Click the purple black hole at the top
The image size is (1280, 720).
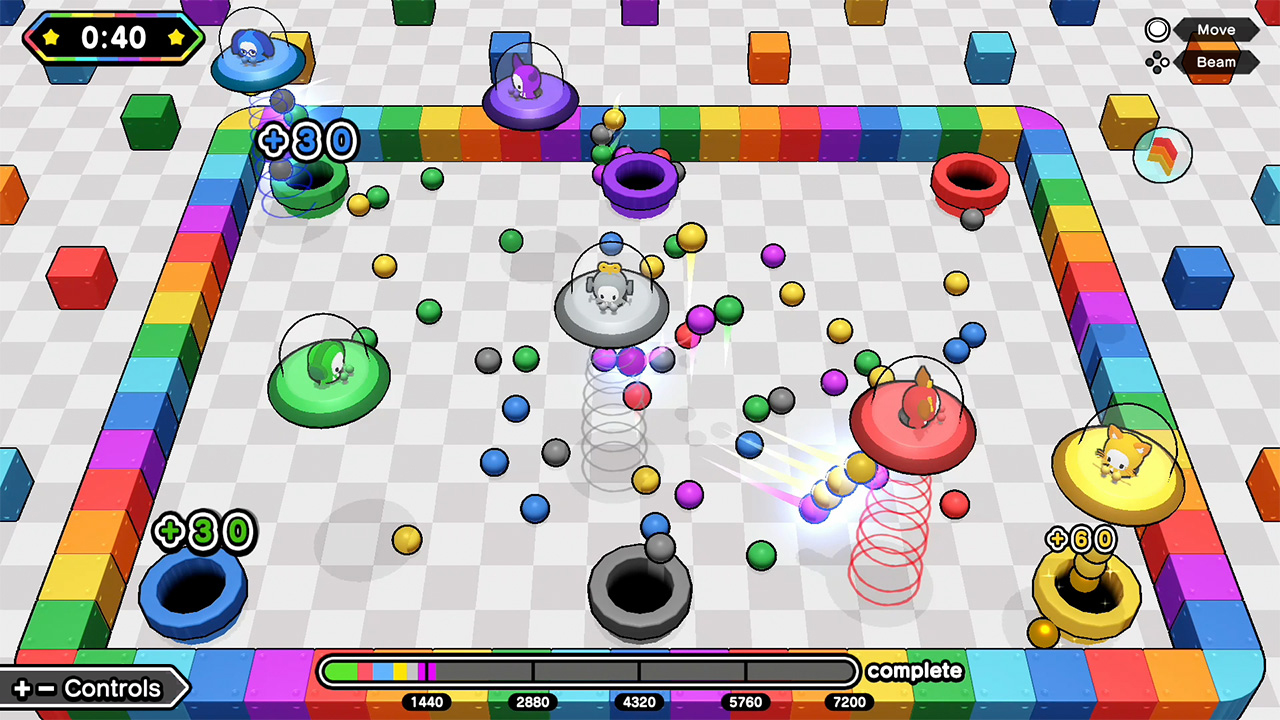pos(640,178)
